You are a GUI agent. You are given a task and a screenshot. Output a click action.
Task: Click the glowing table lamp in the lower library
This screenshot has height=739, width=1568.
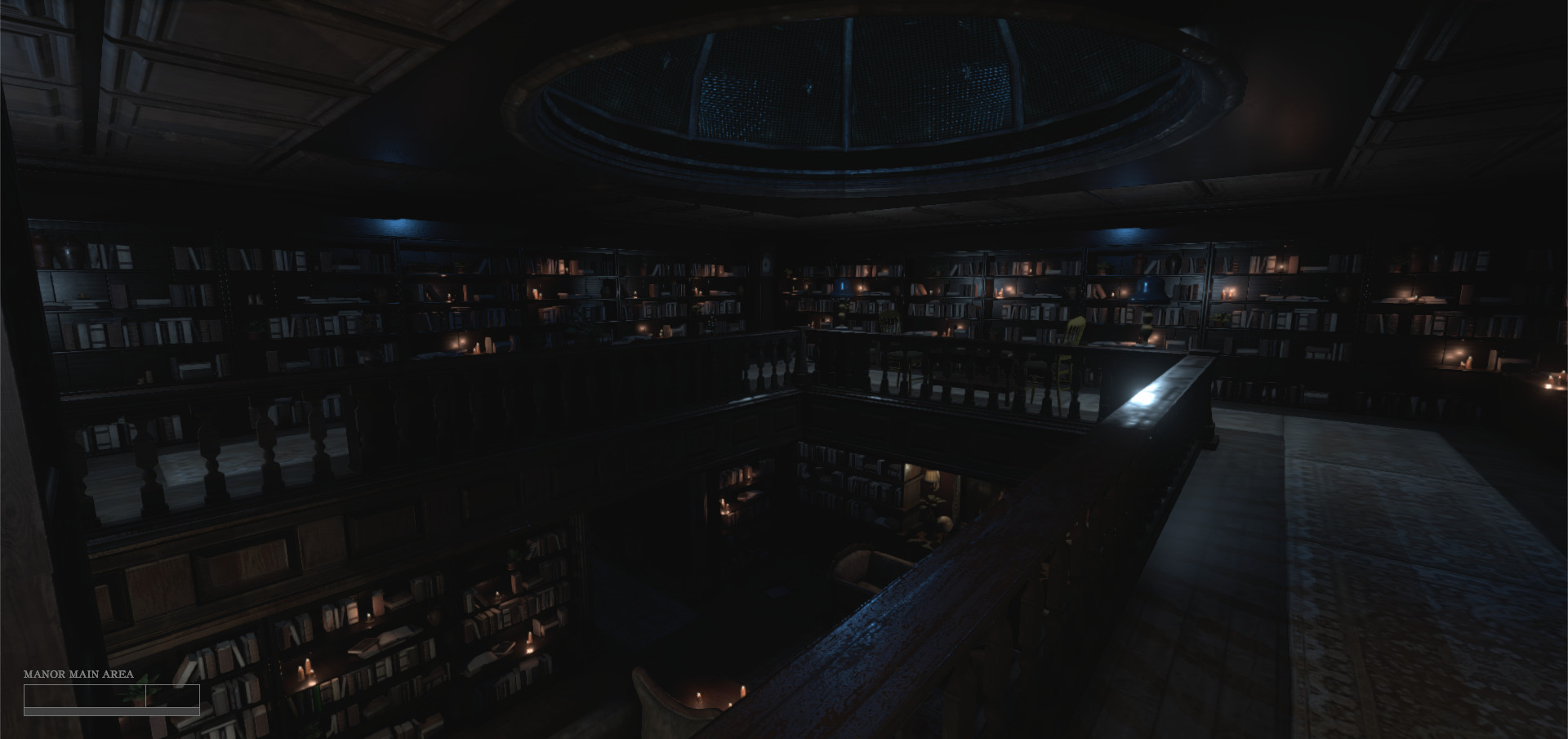point(933,478)
